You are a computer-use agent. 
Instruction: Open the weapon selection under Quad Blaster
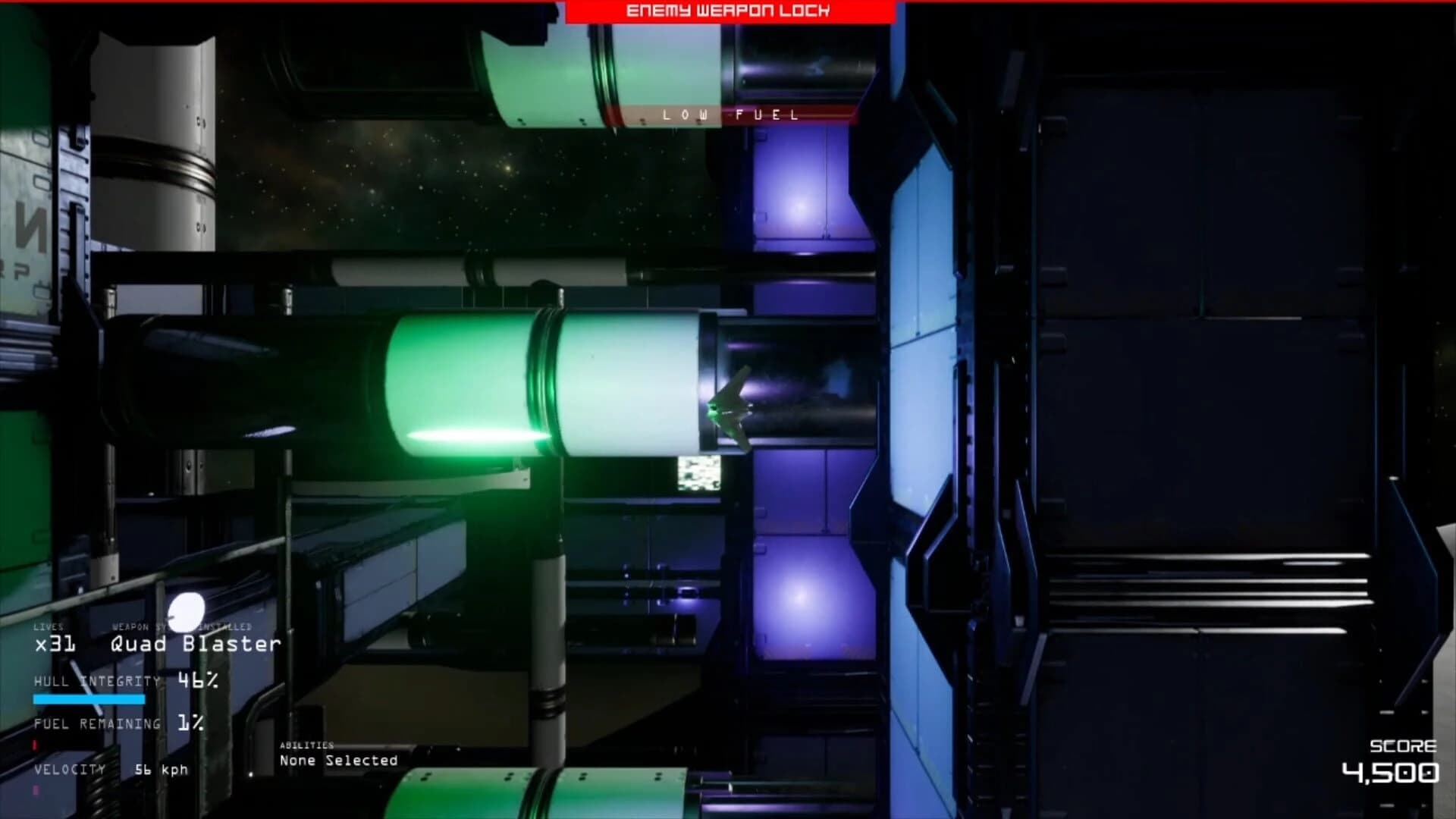192,644
